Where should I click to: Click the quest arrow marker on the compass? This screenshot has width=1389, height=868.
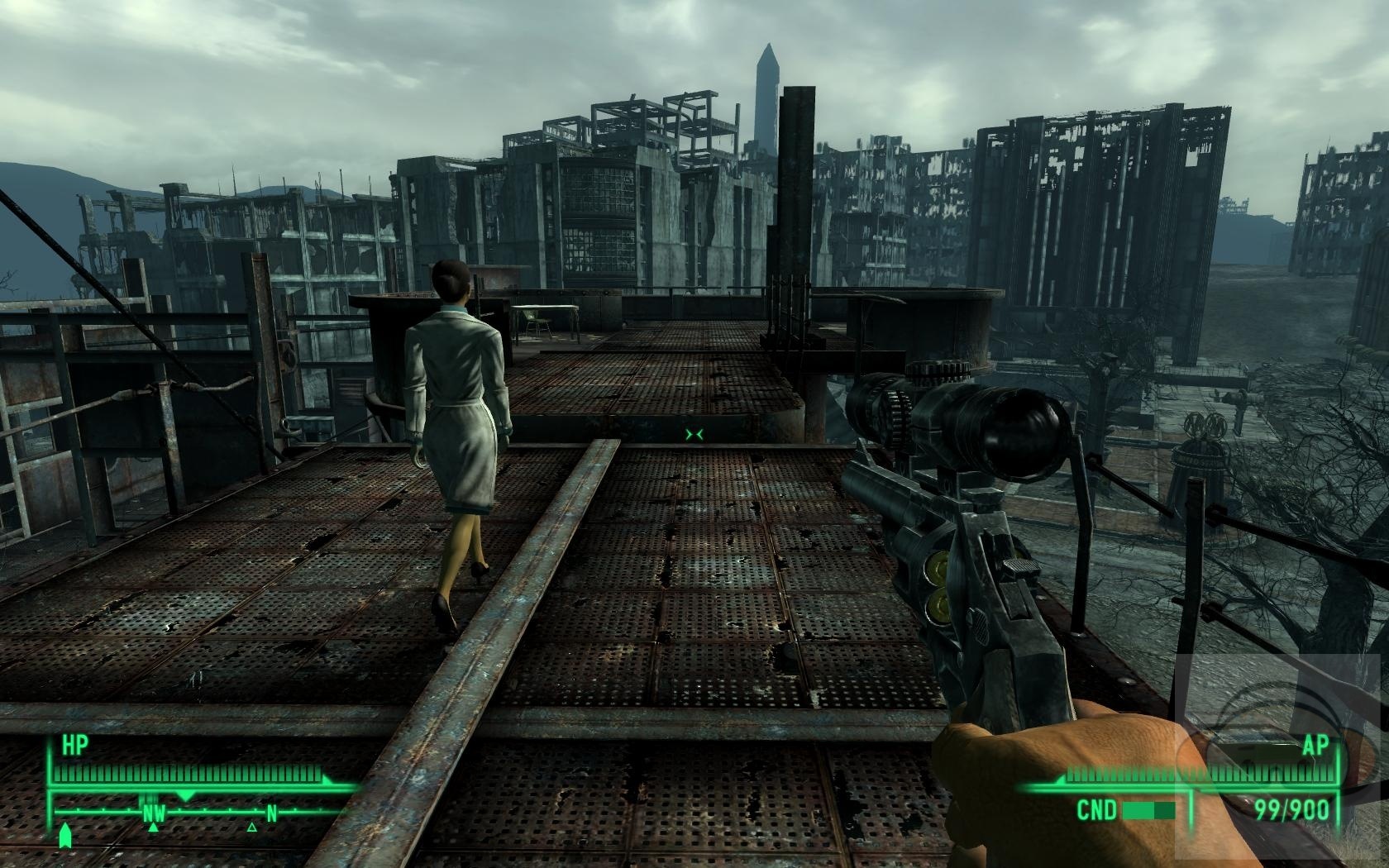coord(66,836)
